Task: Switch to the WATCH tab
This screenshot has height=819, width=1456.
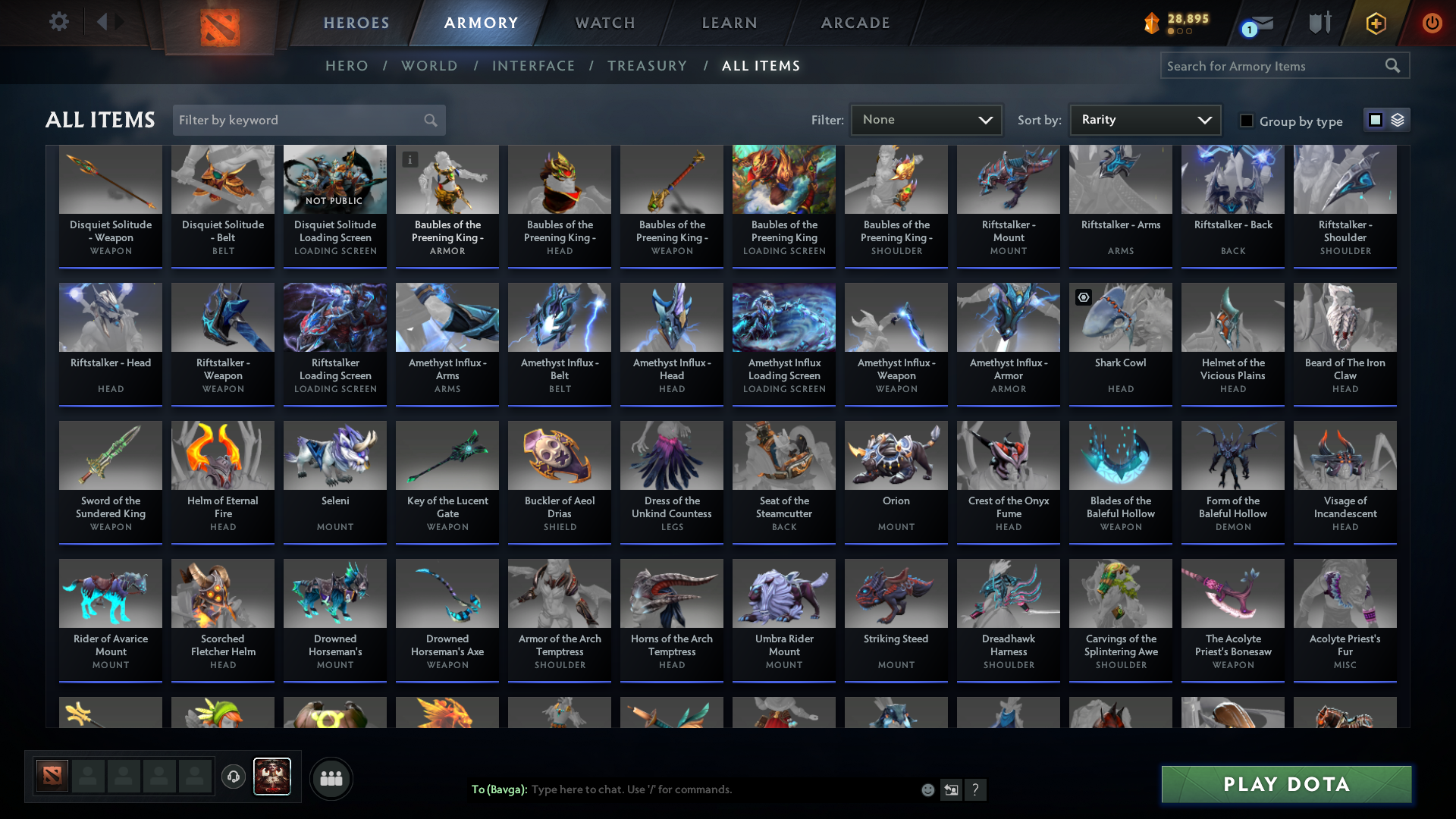Action: pyautogui.click(x=604, y=23)
